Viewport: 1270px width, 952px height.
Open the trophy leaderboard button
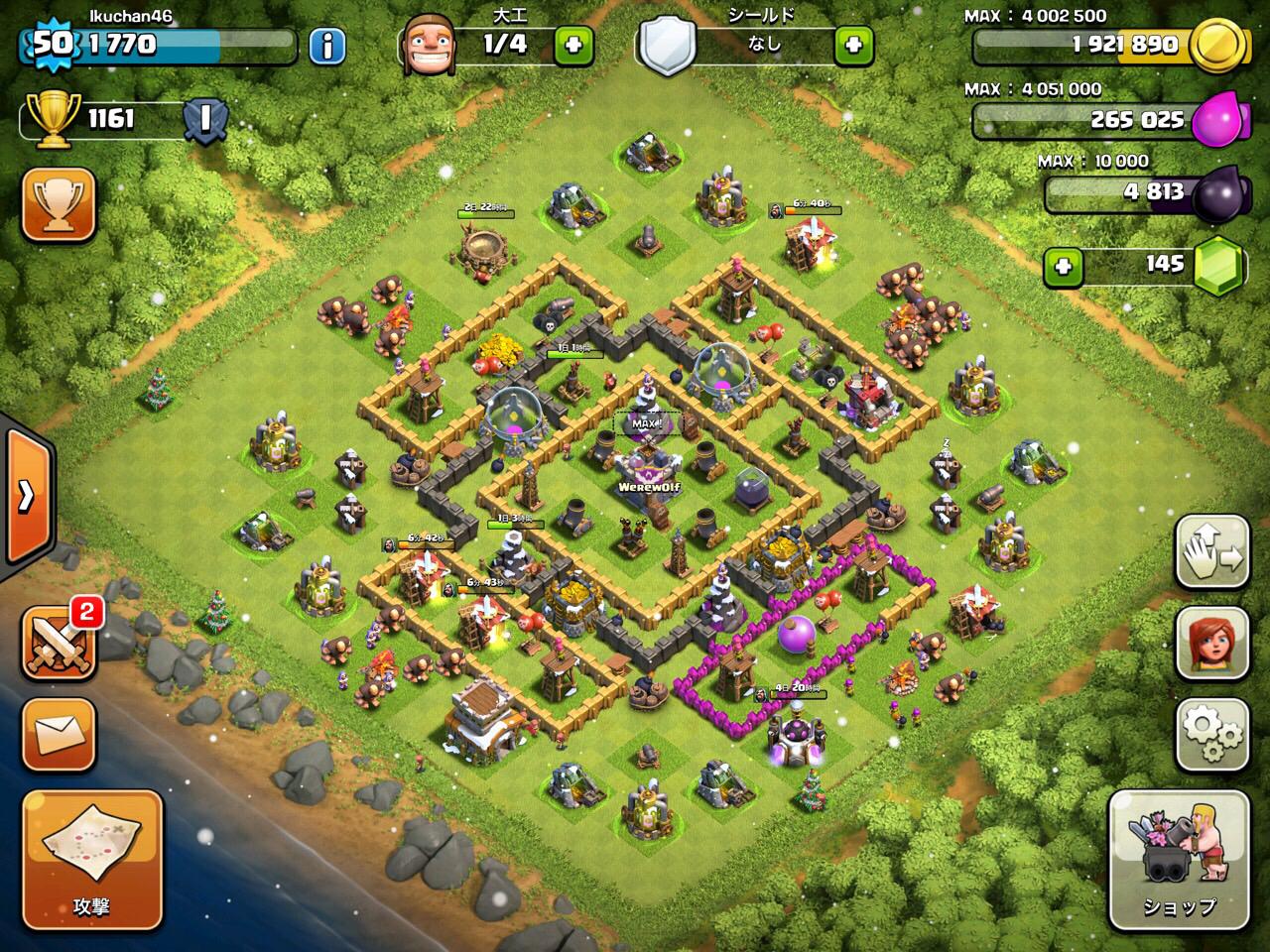point(59,205)
